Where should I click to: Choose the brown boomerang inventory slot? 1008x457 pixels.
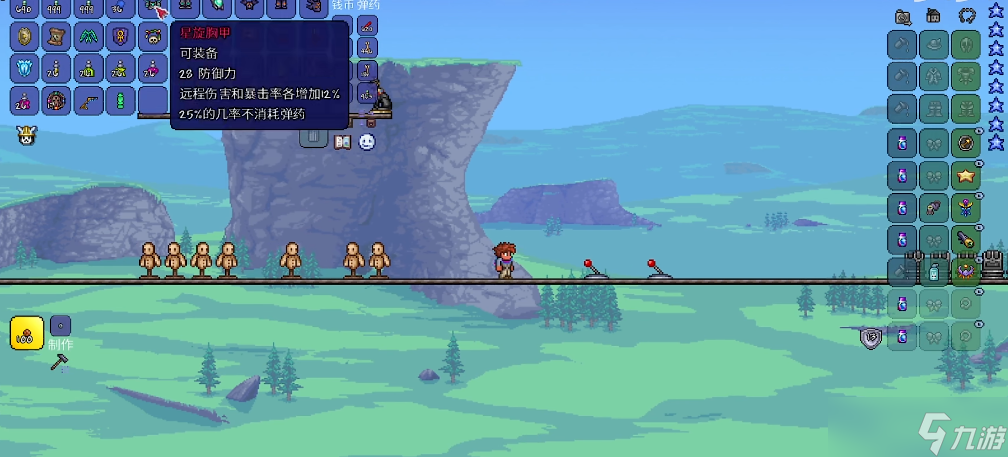tap(89, 101)
